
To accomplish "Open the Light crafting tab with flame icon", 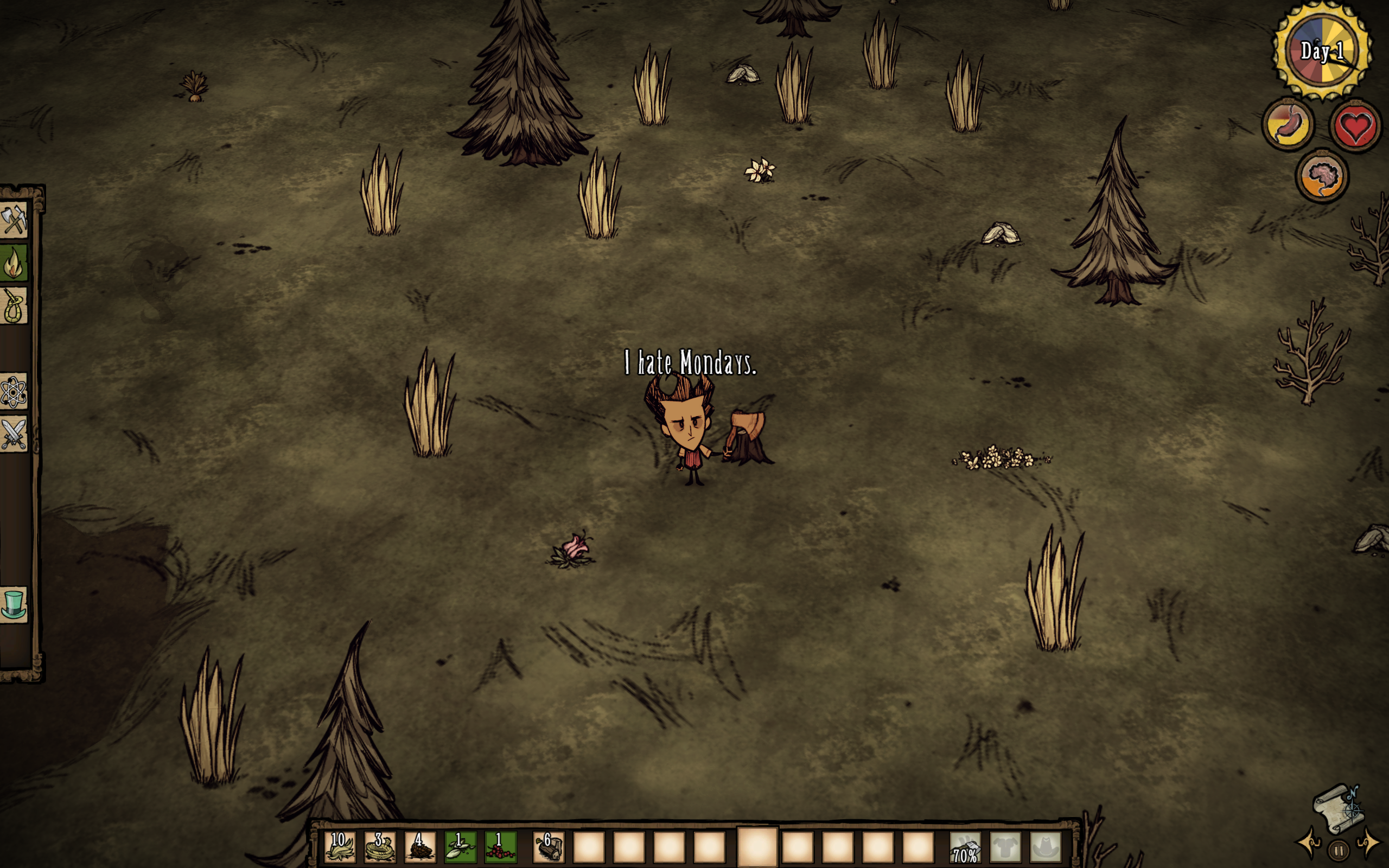I will coord(14,263).
